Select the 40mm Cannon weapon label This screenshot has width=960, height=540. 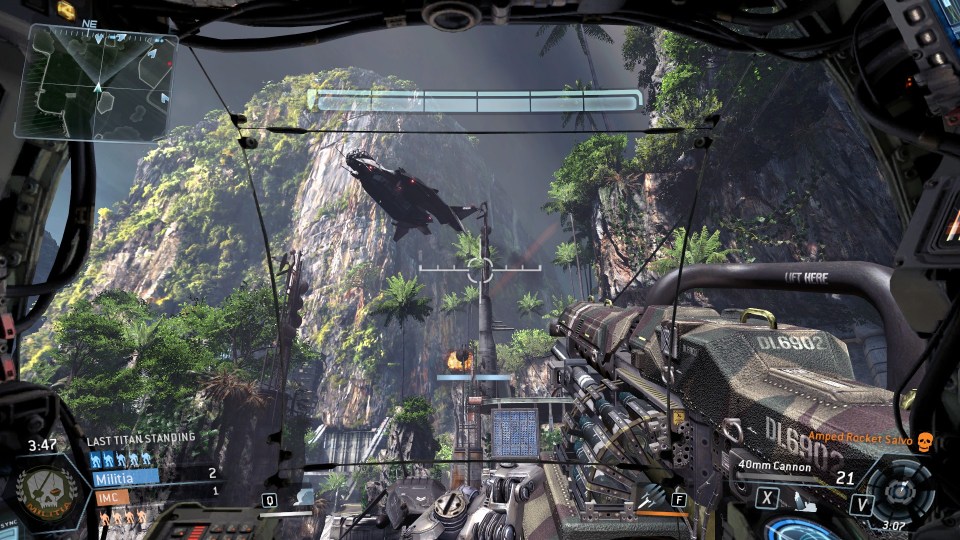click(776, 465)
